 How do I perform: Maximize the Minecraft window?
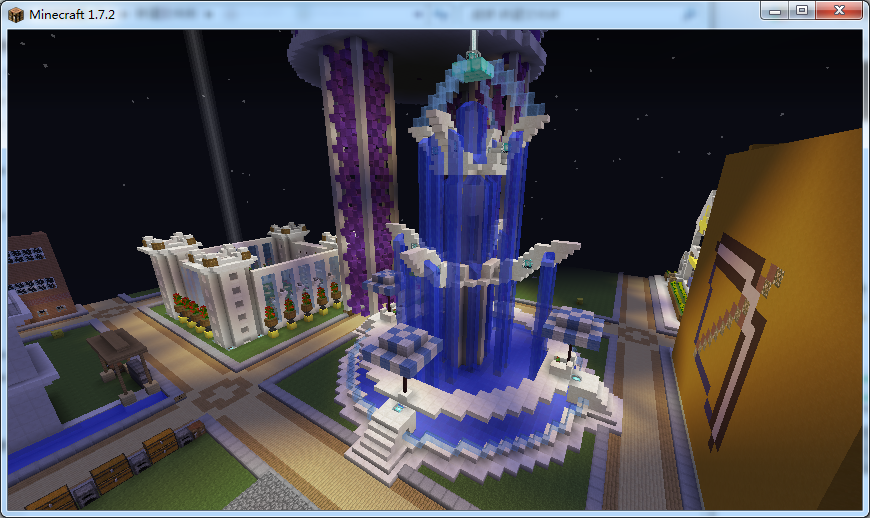(802, 9)
